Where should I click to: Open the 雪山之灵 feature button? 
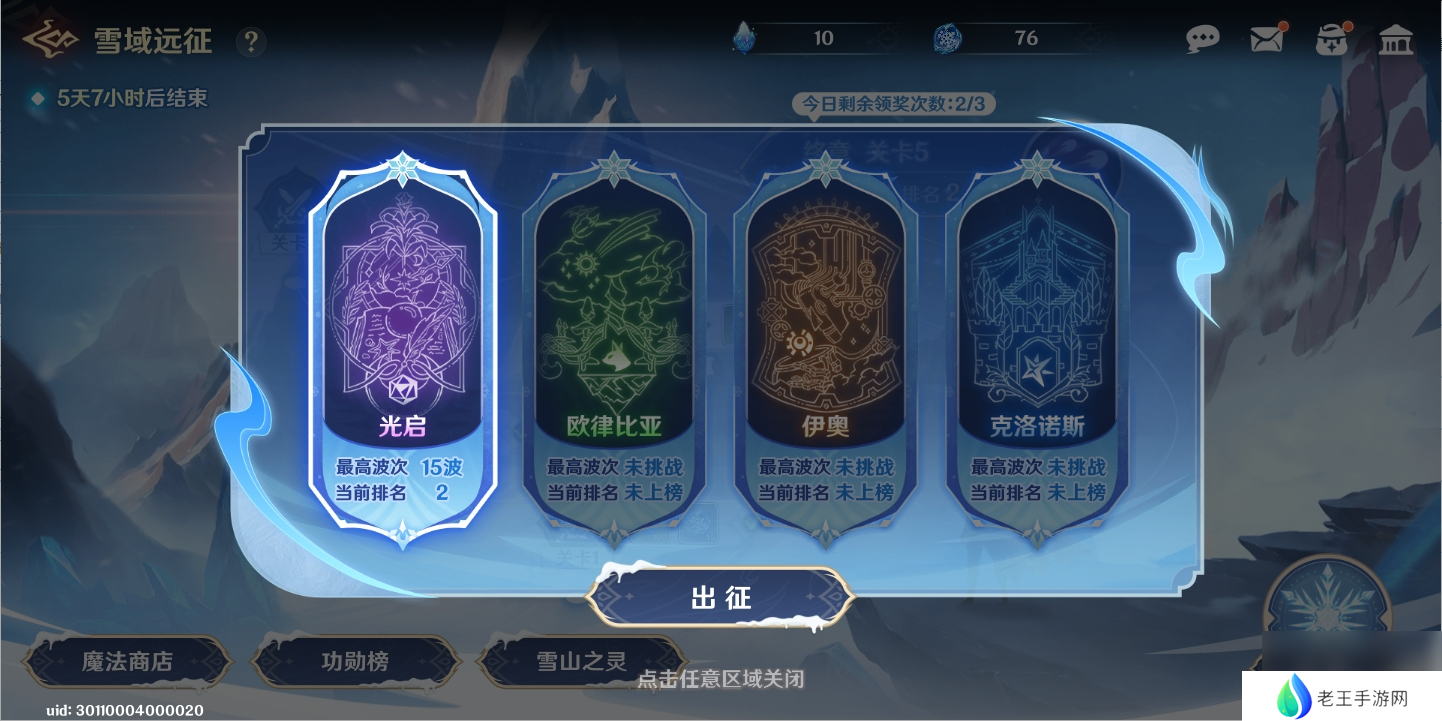click(581, 661)
